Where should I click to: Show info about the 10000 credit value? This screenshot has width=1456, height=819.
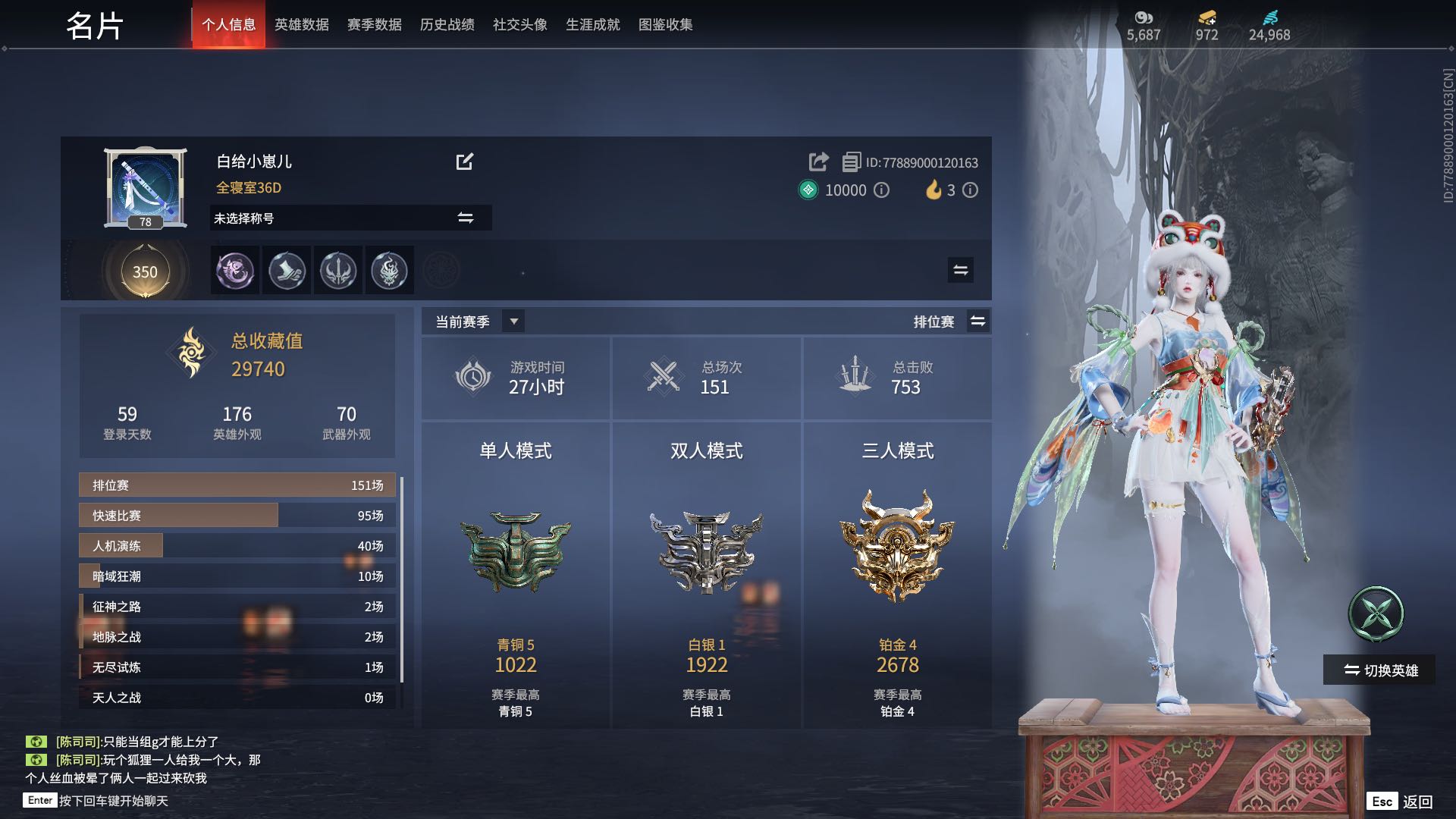pyautogui.click(x=881, y=190)
